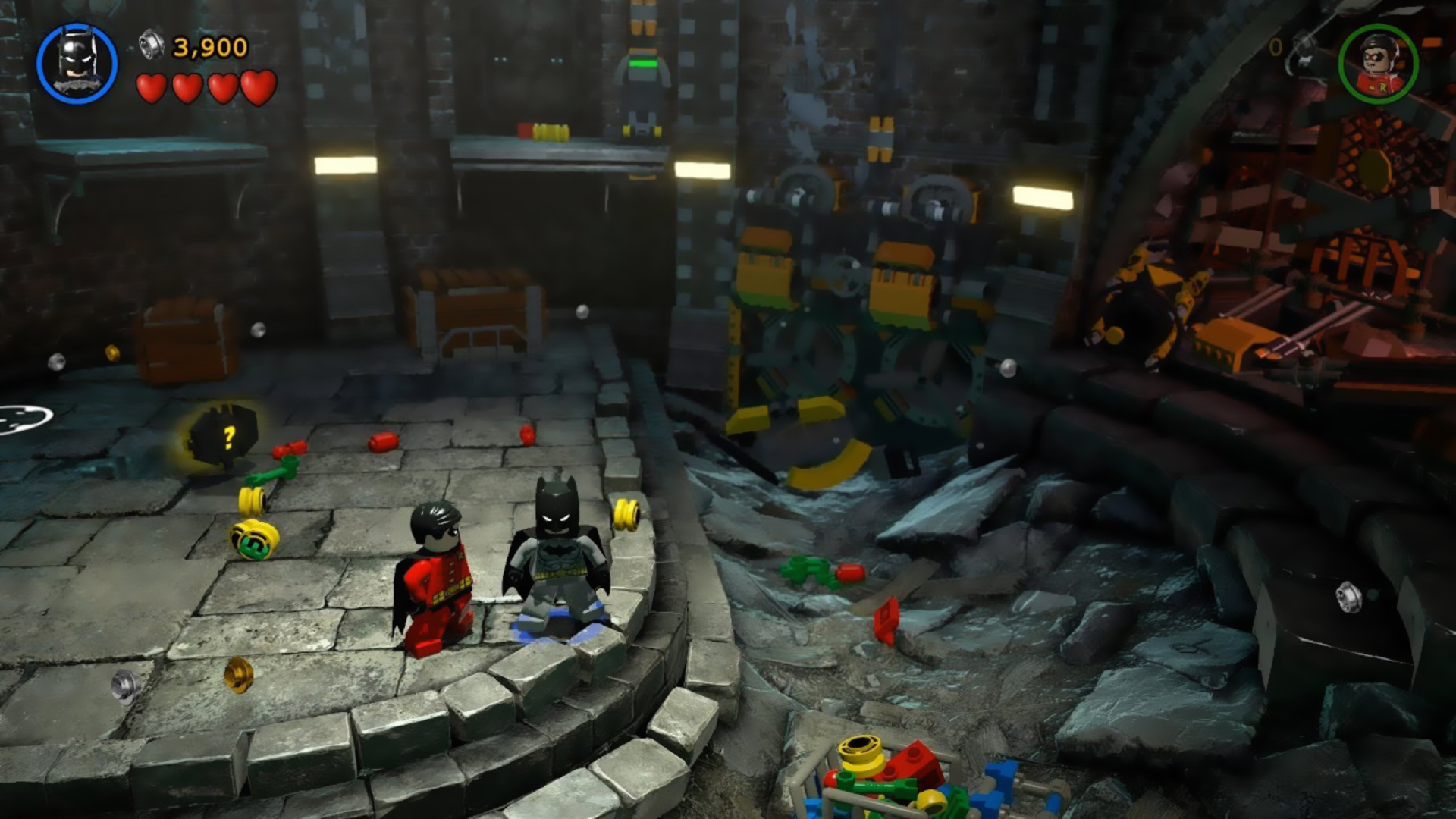
Task: Expand the pile of loose LEGO bricks
Action: coord(887,781)
